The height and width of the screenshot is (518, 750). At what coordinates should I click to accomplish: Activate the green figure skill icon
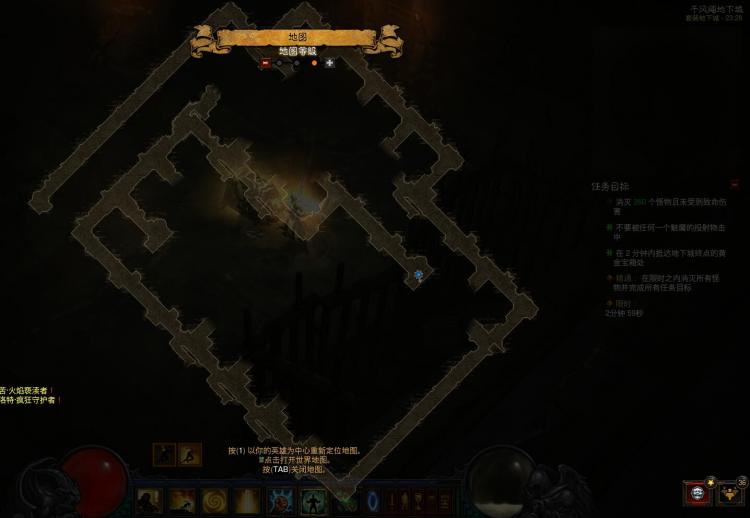(312, 499)
